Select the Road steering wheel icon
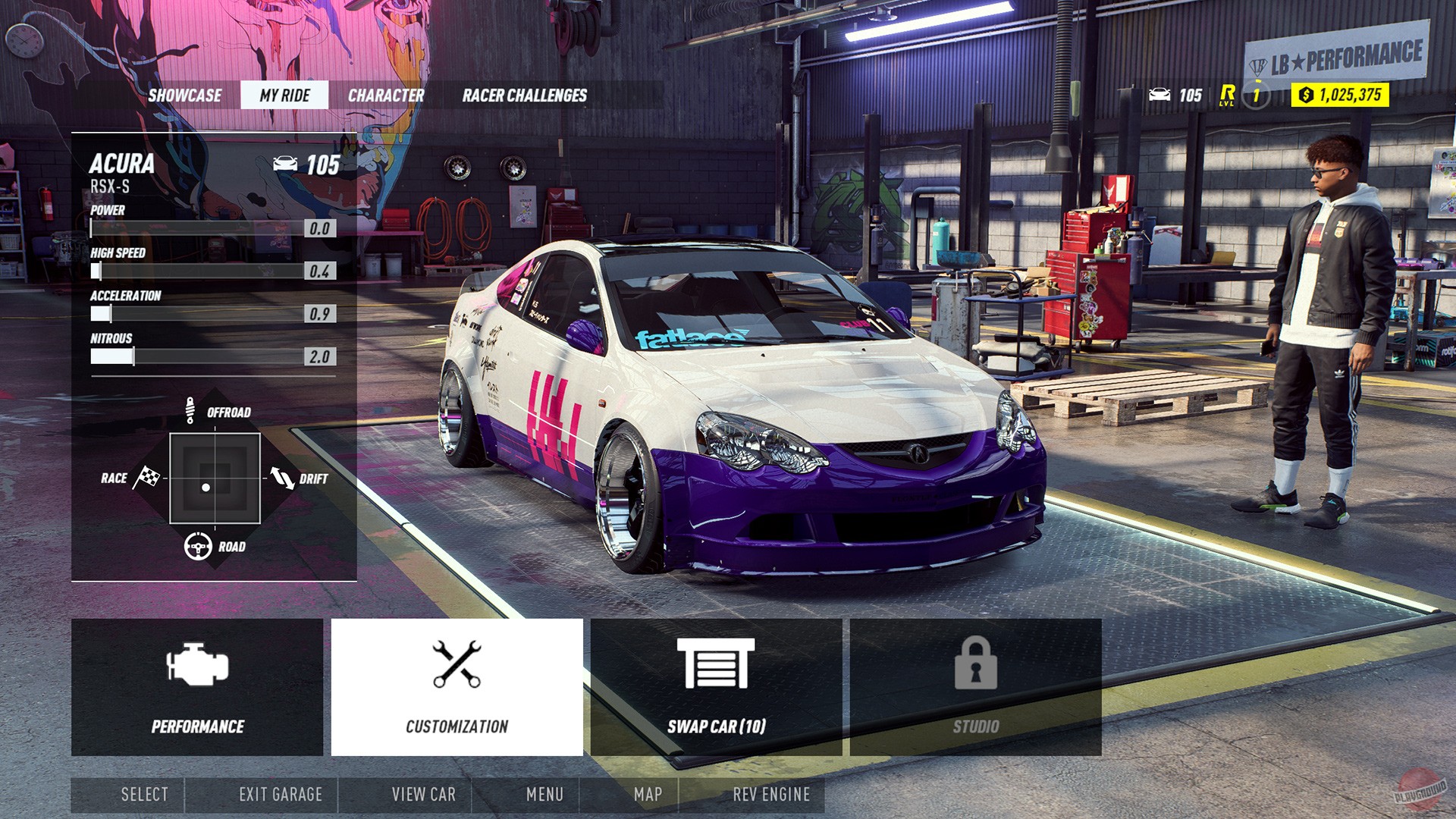This screenshot has height=819, width=1456. 197,545
